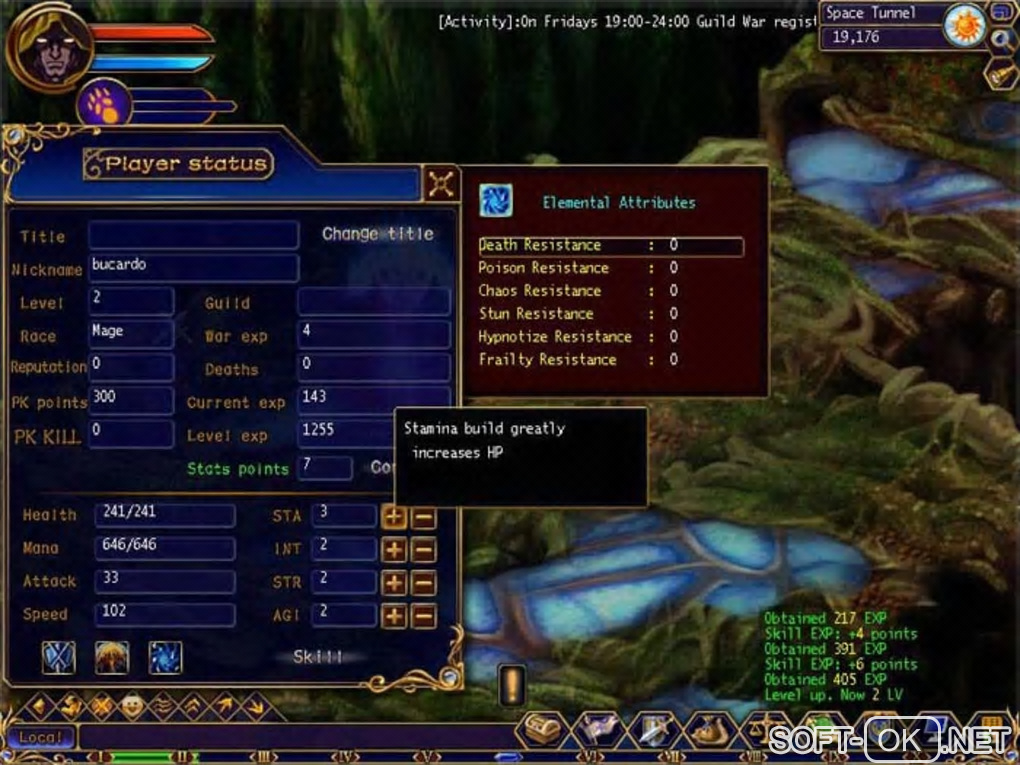Decrease the AGI stat
This screenshot has height=765, width=1020.
[423, 616]
